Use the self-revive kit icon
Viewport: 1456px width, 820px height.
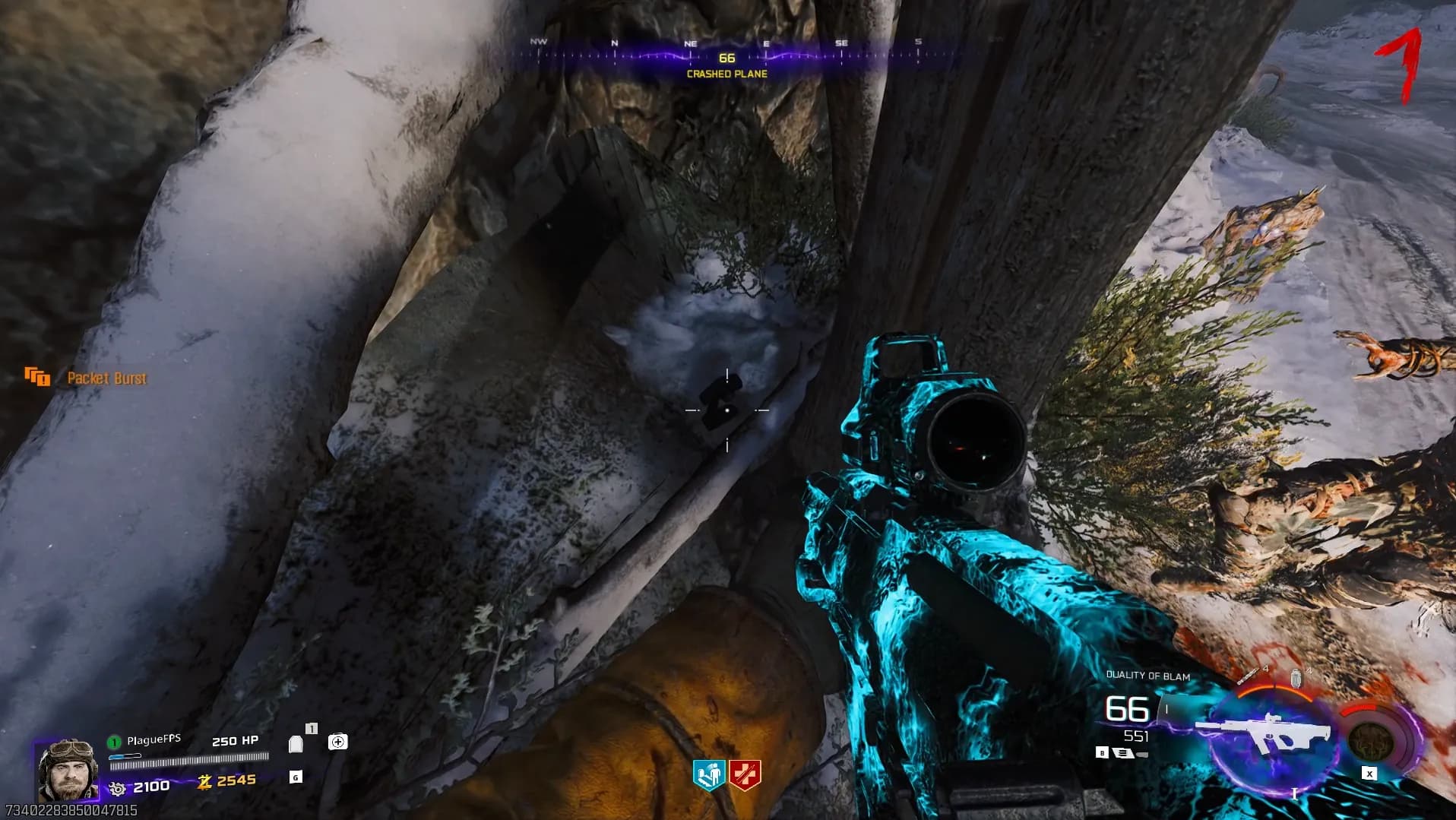337,742
